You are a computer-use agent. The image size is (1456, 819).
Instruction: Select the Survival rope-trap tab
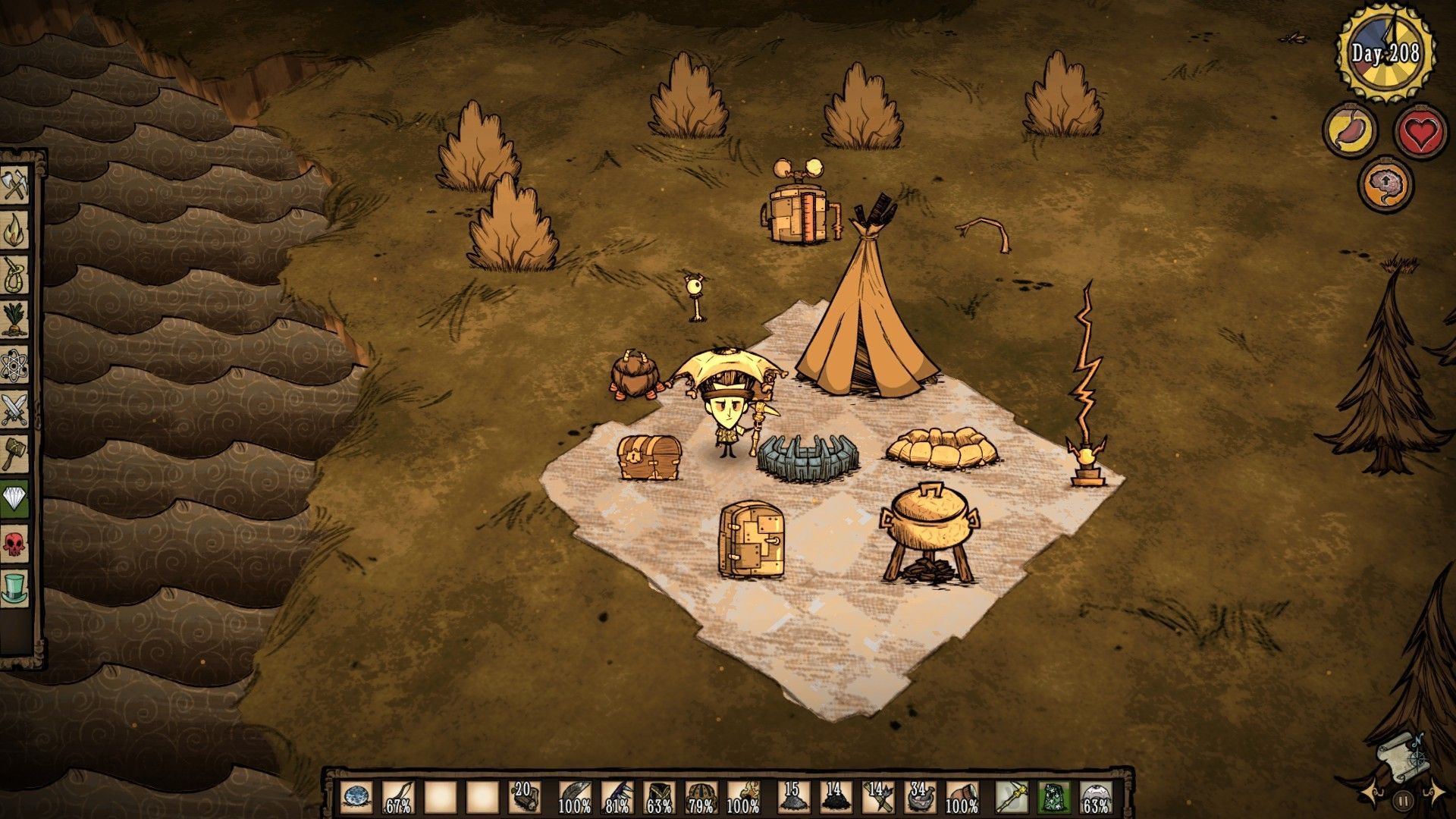(x=15, y=274)
